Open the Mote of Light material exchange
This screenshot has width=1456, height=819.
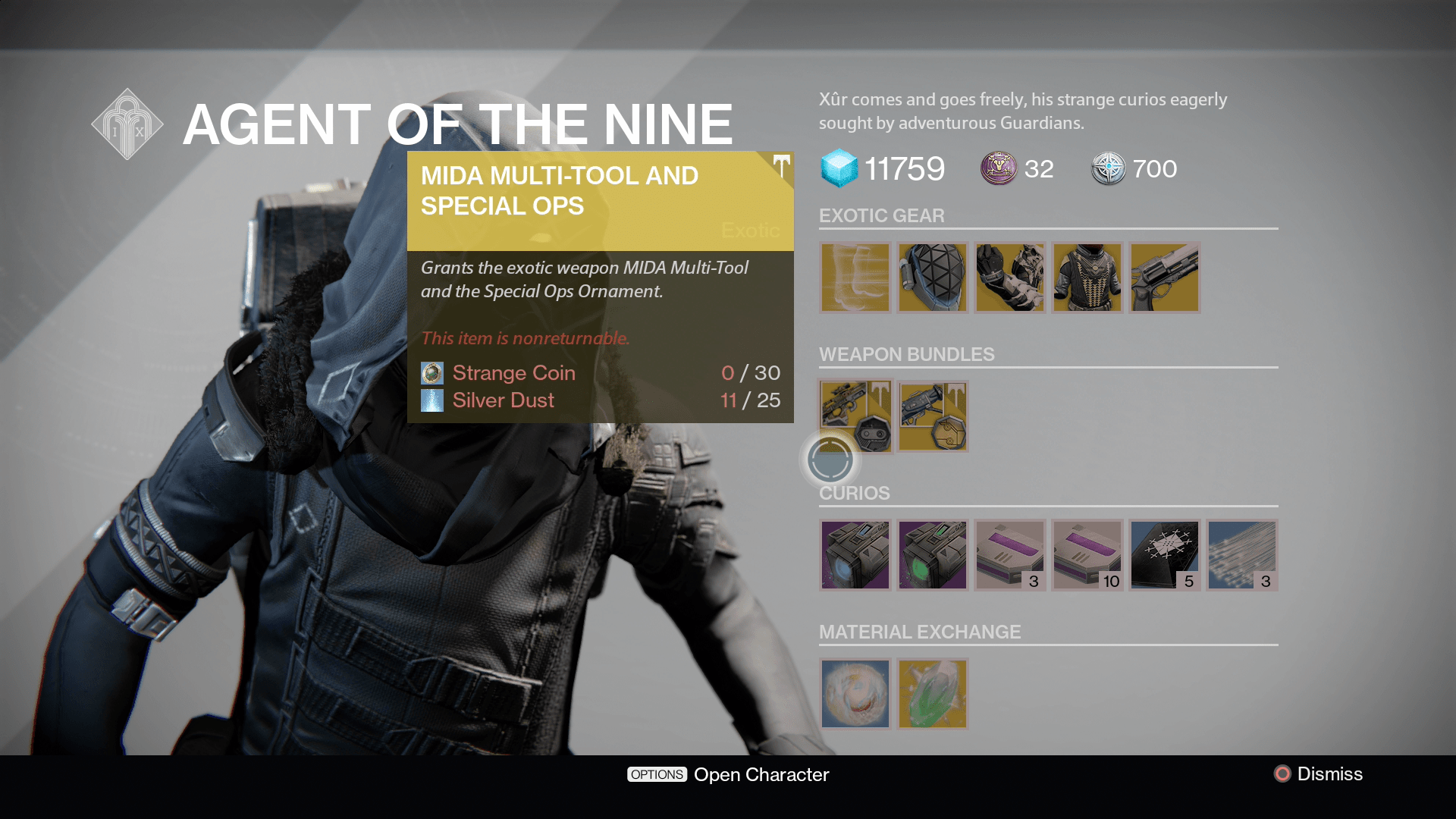pyautogui.click(x=855, y=694)
